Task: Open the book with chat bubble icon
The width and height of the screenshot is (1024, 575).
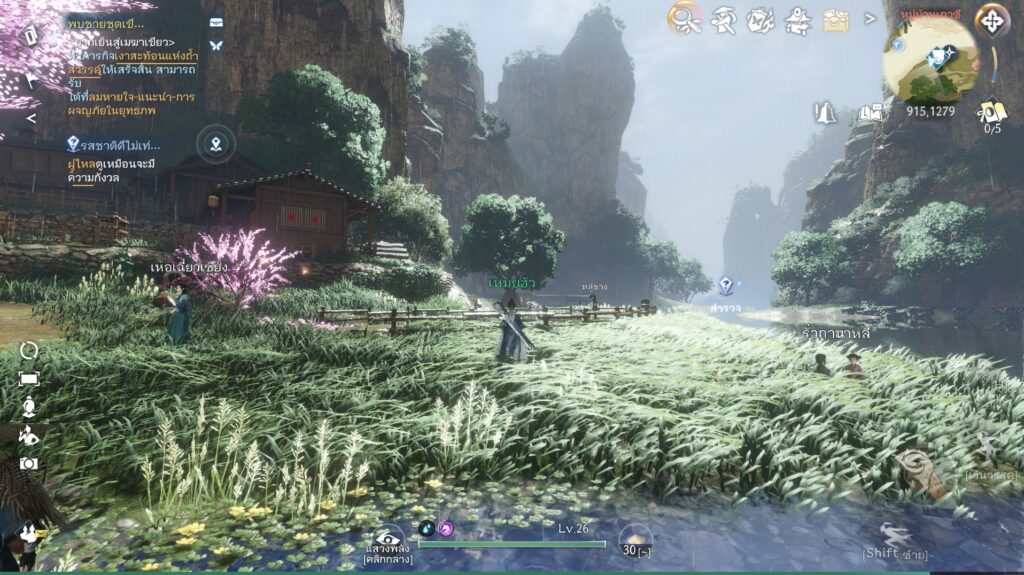Action: tap(869, 112)
